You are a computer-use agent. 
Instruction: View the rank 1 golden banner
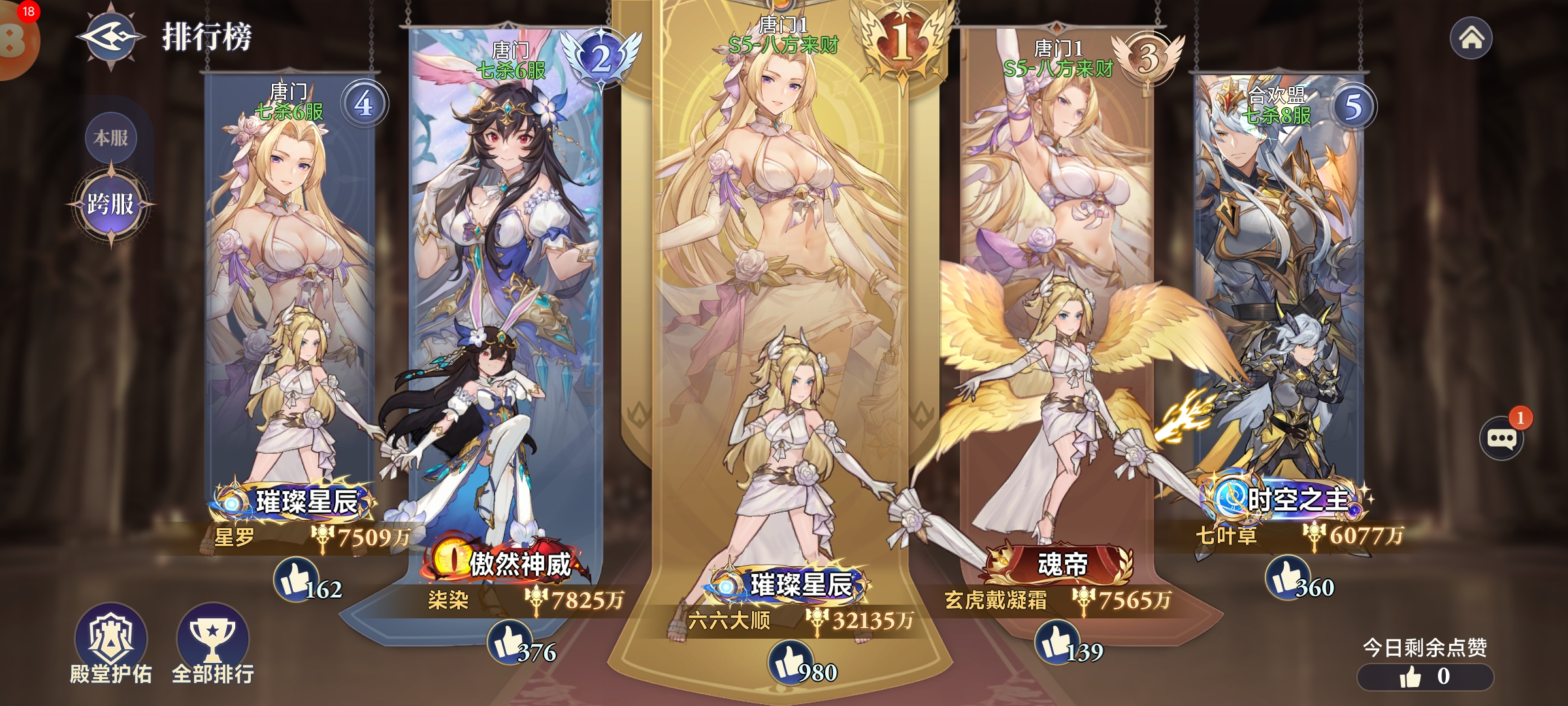[x=781, y=196]
